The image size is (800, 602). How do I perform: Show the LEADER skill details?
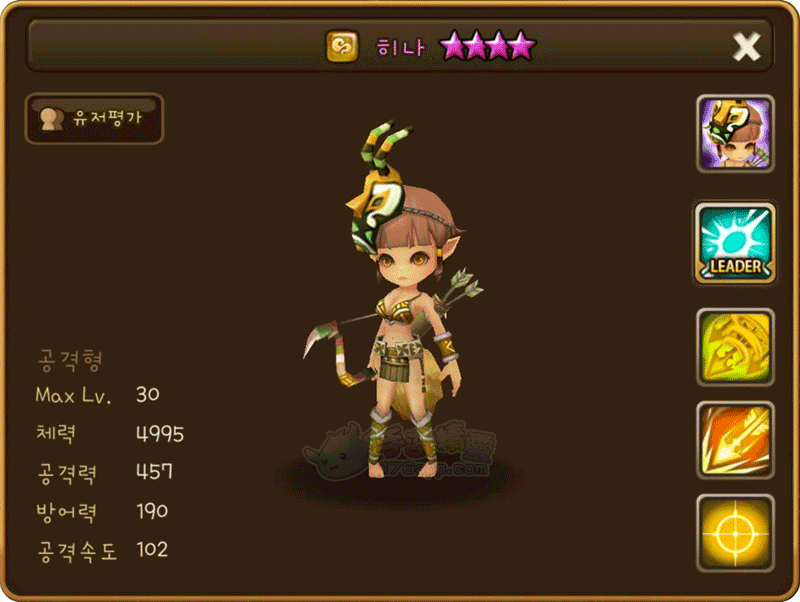(735, 242)
